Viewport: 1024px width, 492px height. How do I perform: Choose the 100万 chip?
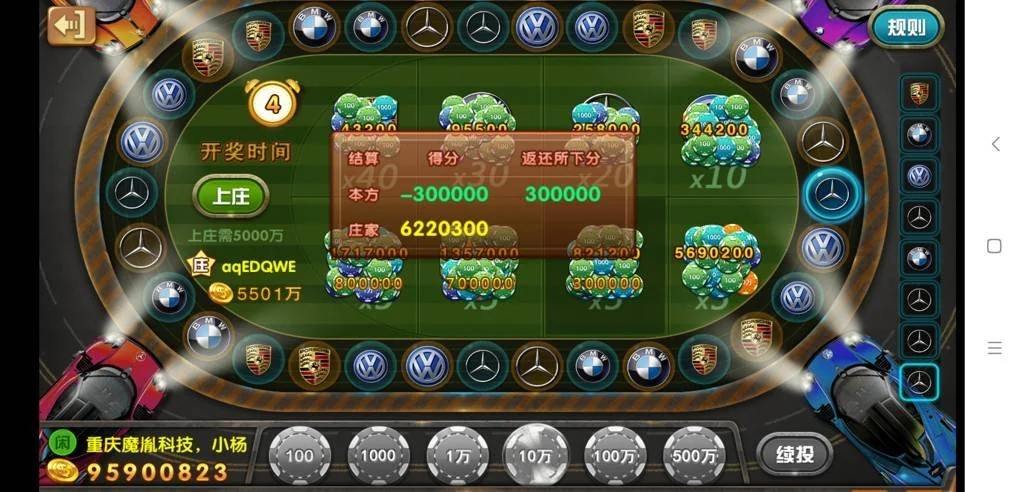pos(615,455)
